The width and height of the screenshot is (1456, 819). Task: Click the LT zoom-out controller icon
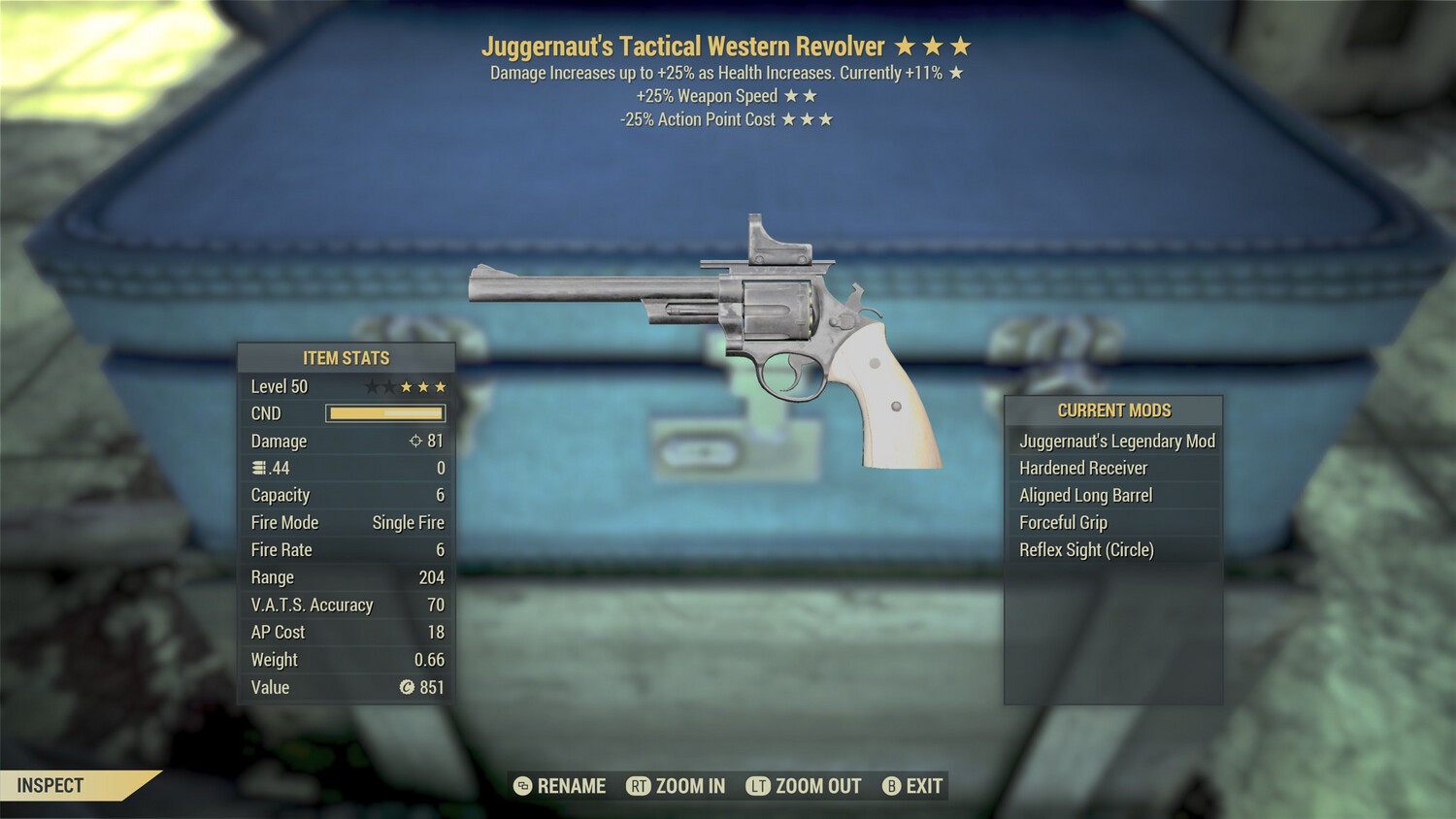[x=759, y=786]
